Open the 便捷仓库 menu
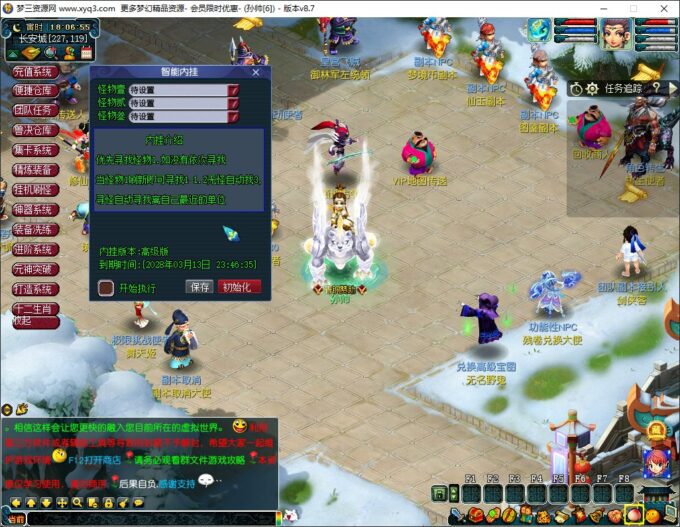 click(33, 91)
